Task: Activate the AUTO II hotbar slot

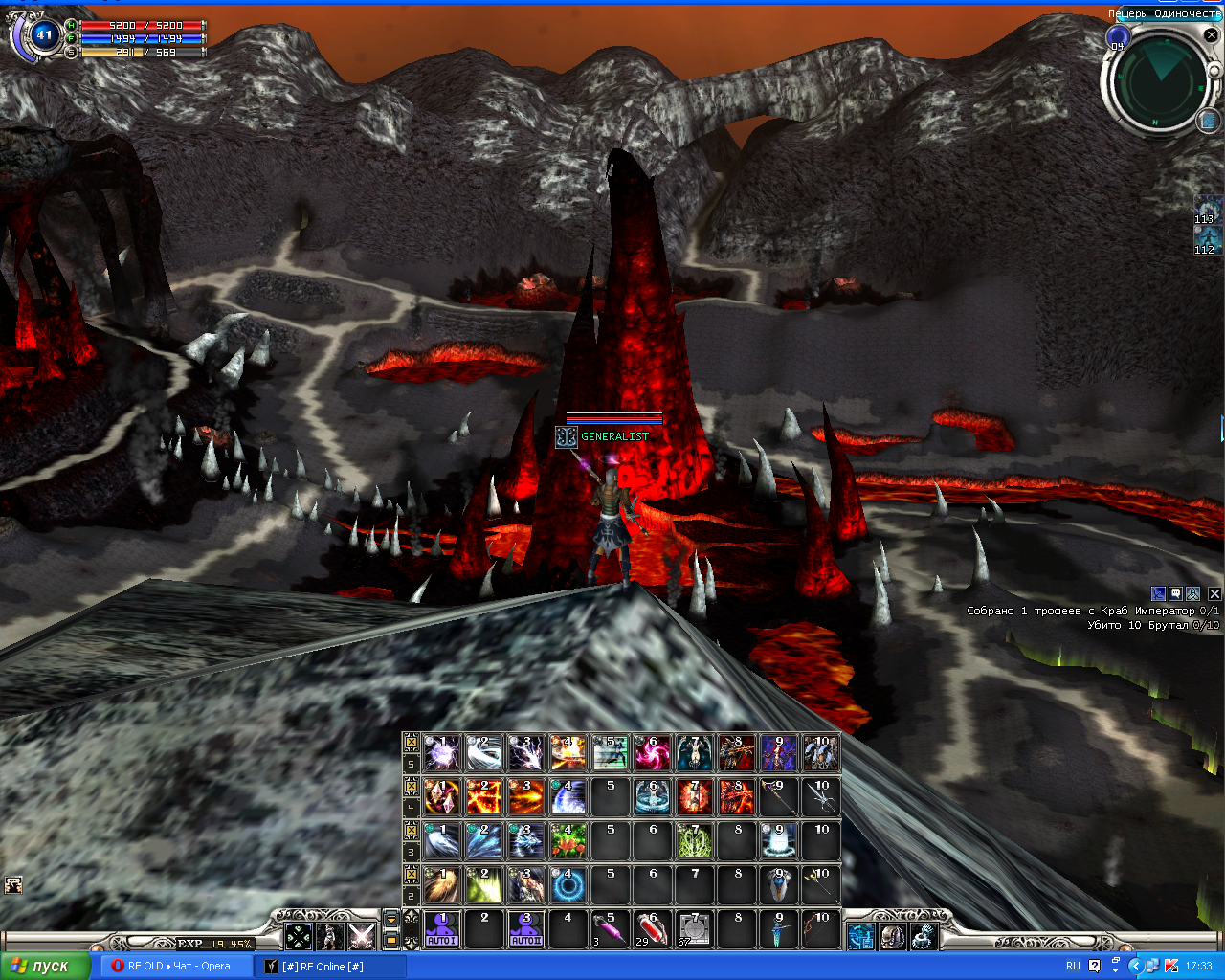Action: point(526,929)
